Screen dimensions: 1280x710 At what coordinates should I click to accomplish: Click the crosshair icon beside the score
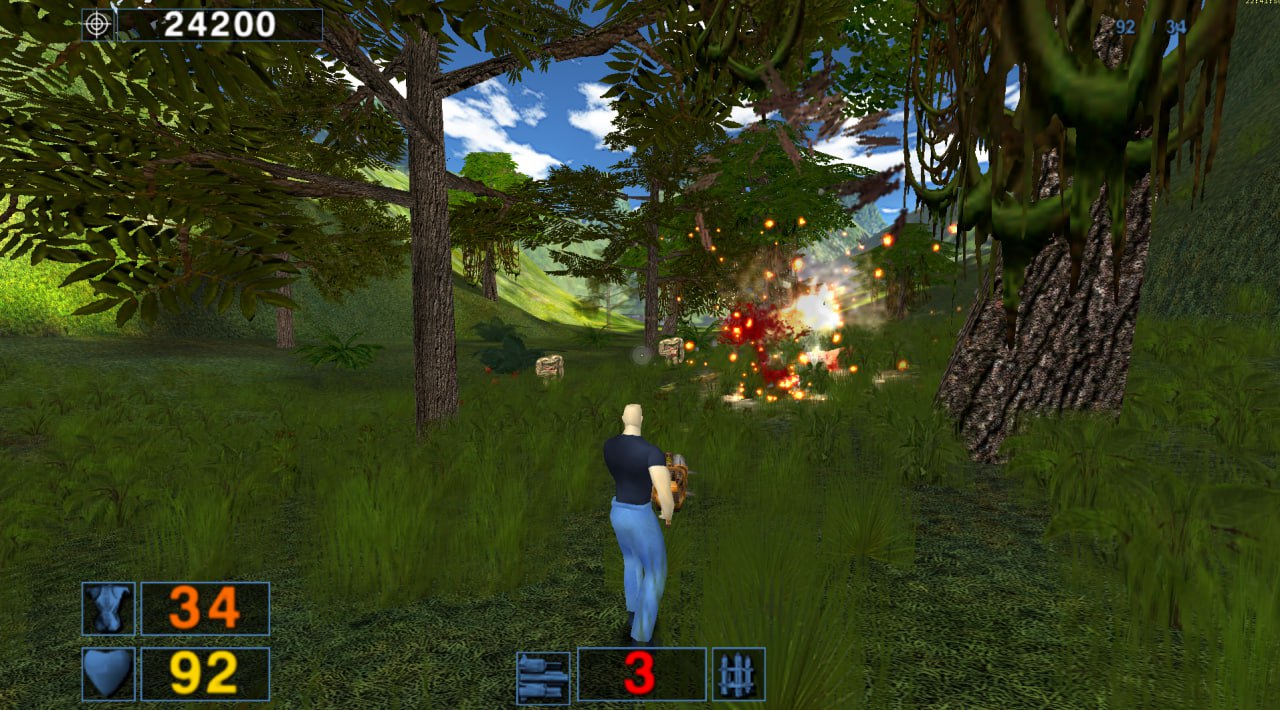(97, 24)
